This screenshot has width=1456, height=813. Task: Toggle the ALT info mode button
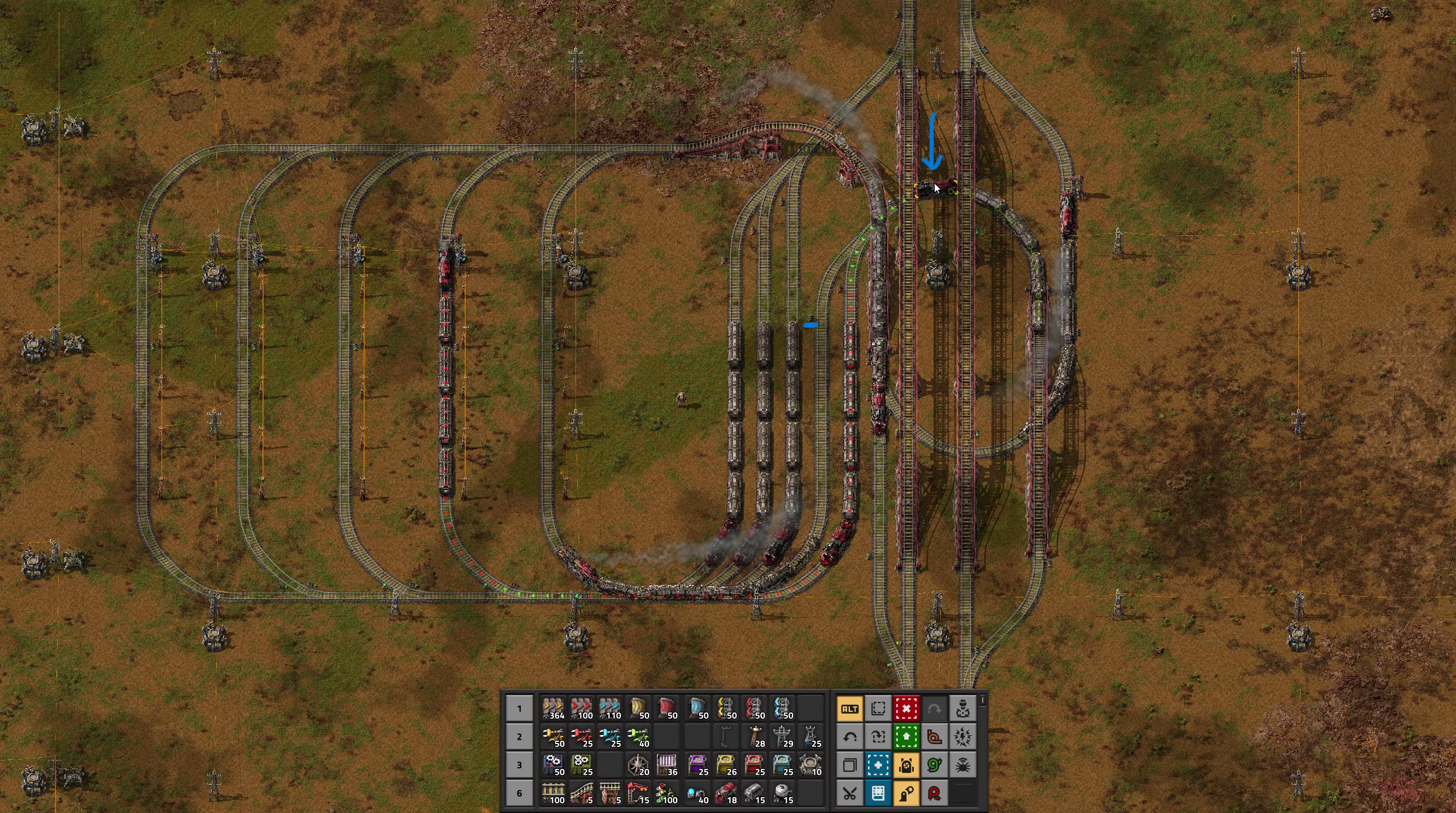pos(849,709)
